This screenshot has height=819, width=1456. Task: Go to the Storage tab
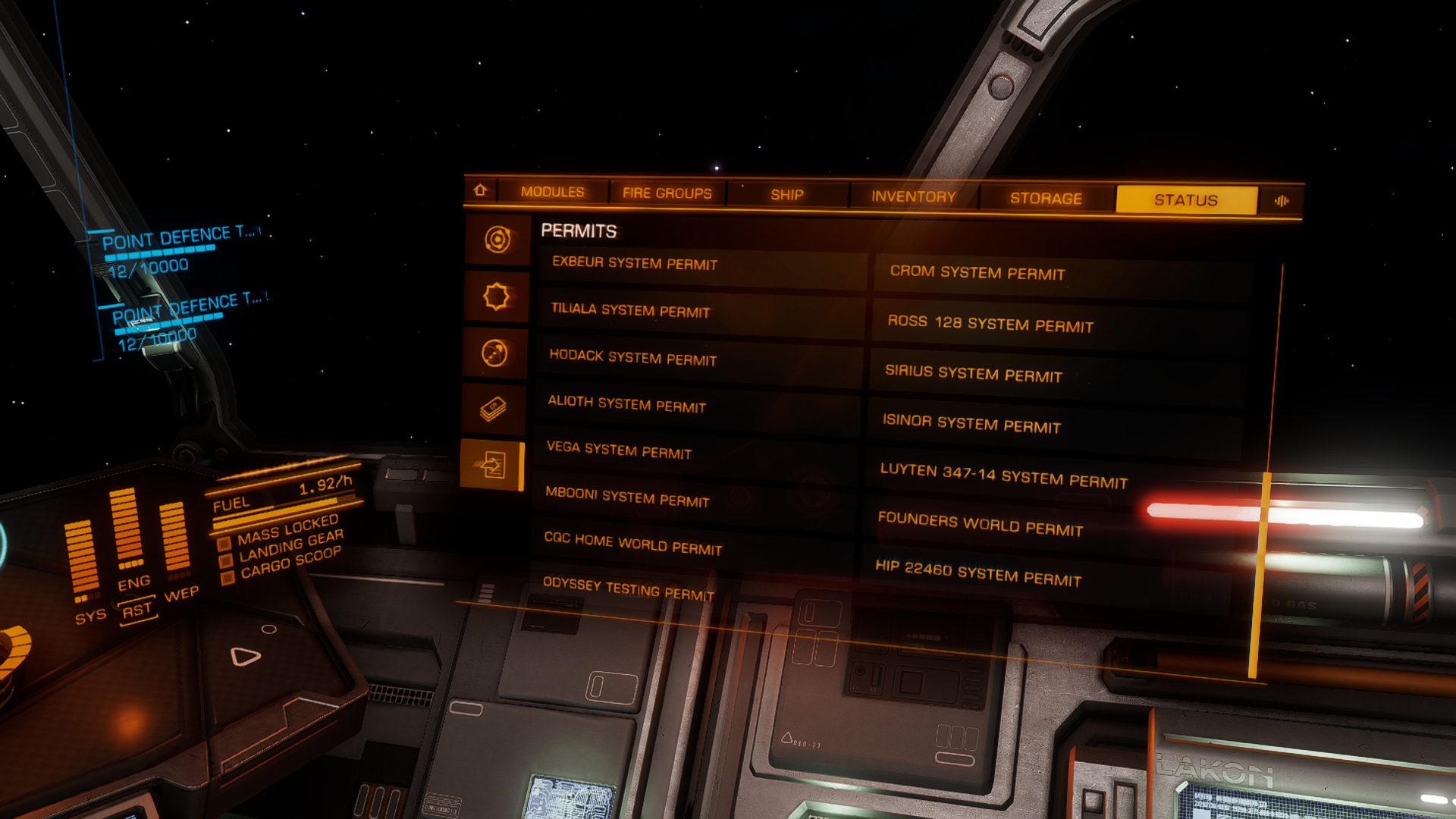point(1046,199)
